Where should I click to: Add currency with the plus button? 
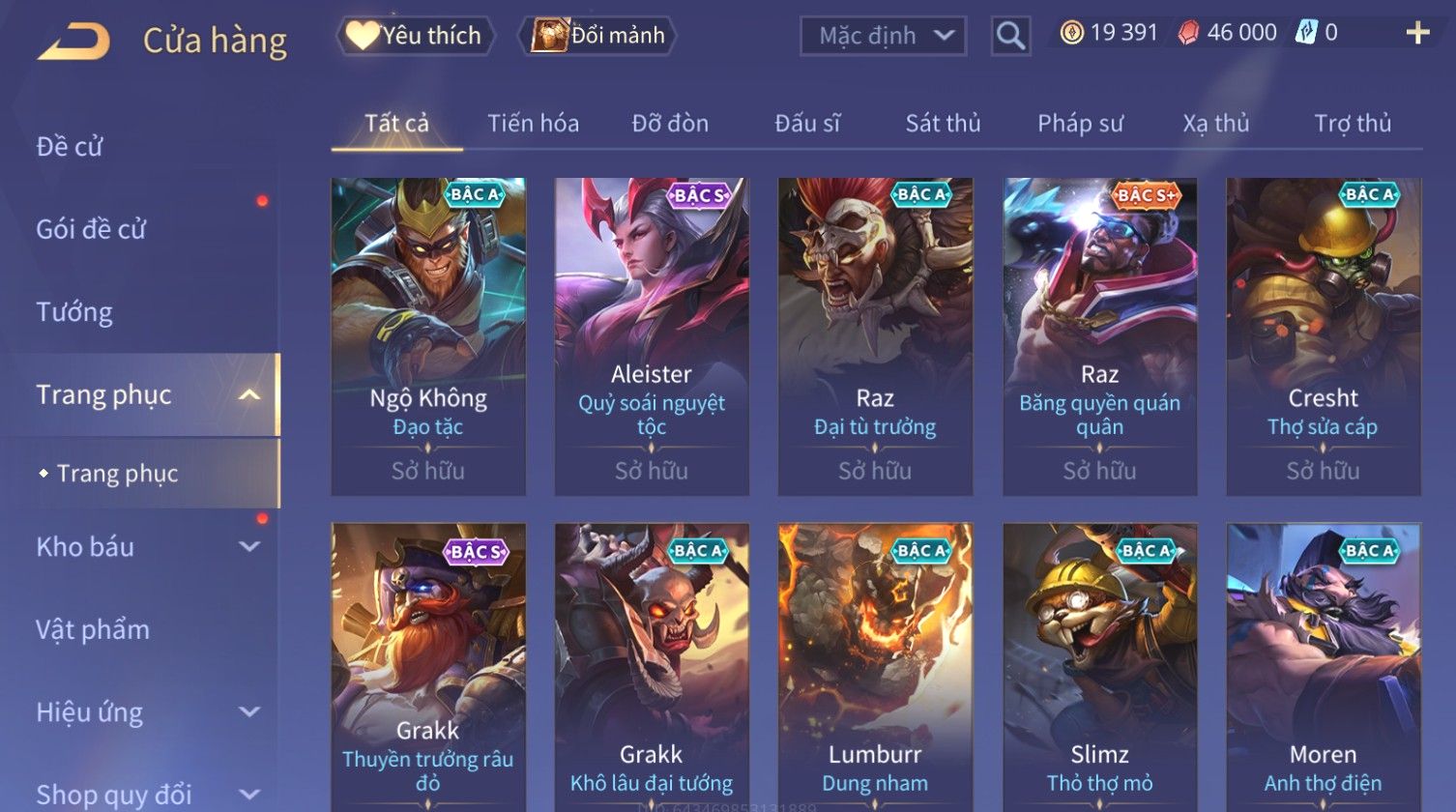(1417, 34)
